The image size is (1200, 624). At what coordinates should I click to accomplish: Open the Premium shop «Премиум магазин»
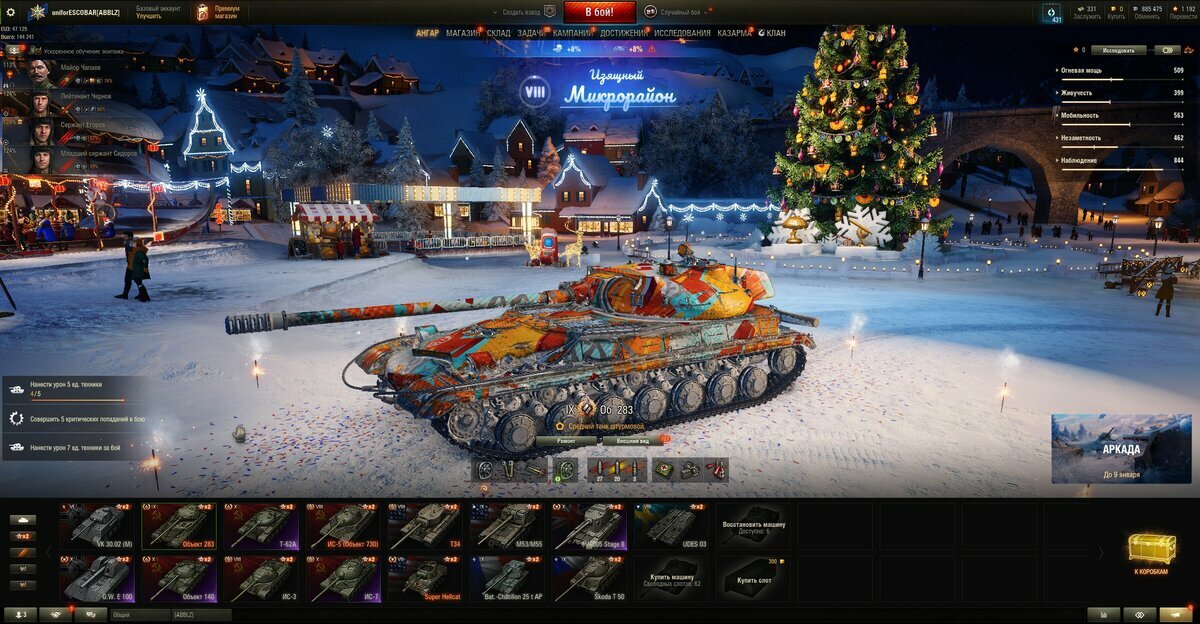(x=217, y=12)
